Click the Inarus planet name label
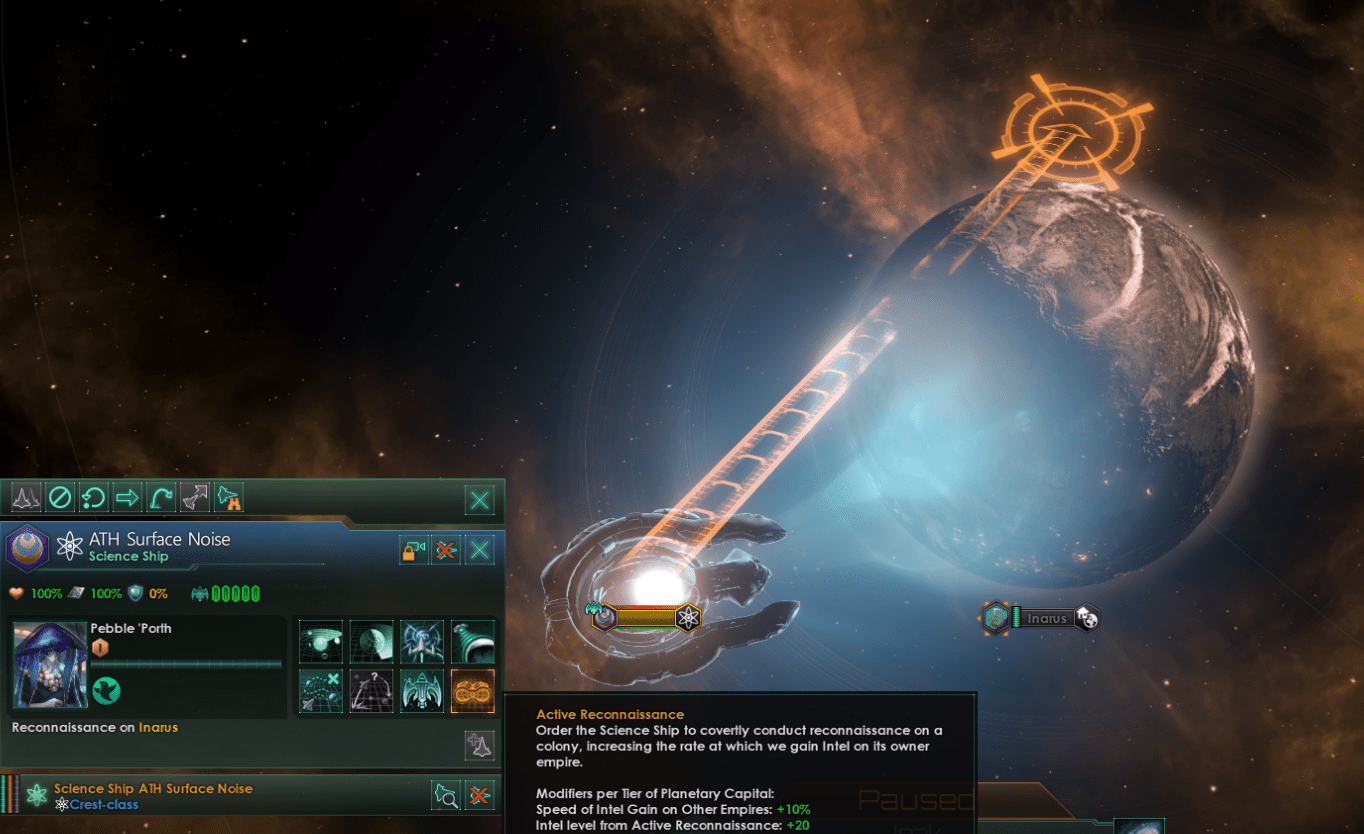1364x834 pixels. [x=1047, y=618]
